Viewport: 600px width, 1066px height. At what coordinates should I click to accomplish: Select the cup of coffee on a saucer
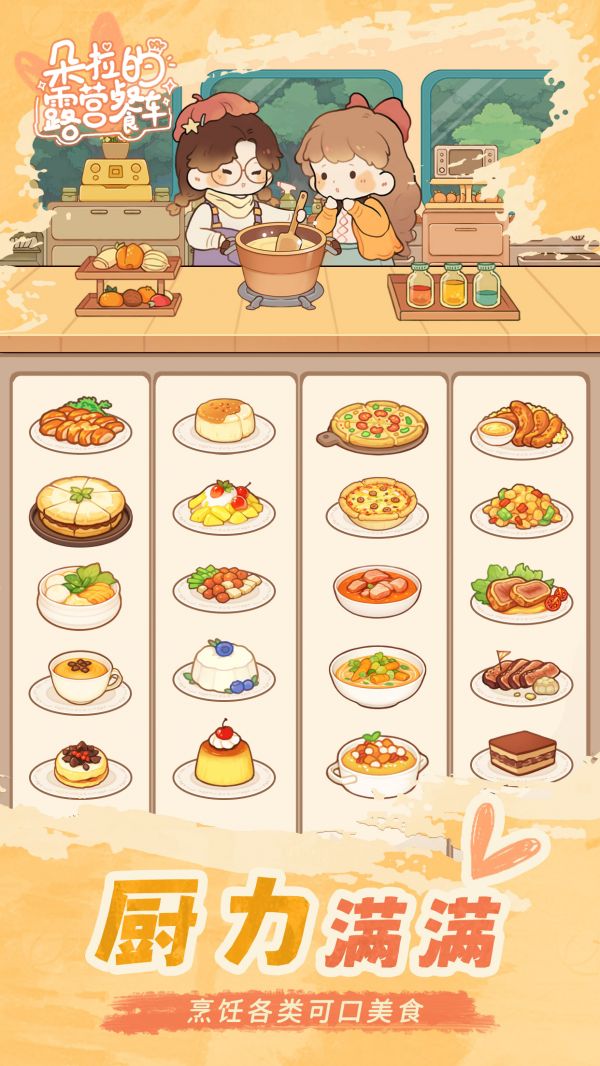[x=80, y=677]
